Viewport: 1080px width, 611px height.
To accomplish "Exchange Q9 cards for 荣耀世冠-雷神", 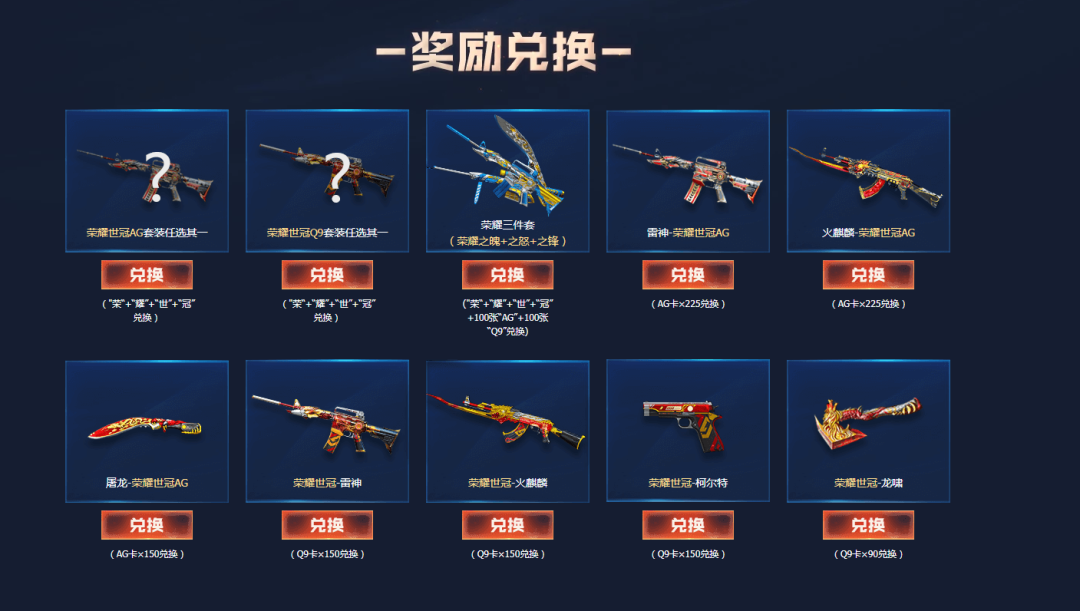I will tap(327, 525).
